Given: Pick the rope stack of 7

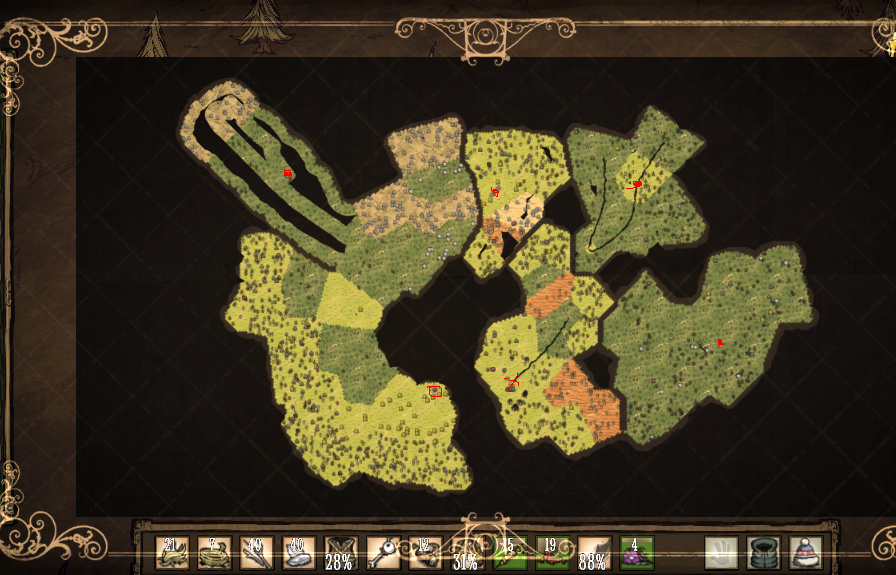Looking at the screenshot, I should (214, 553).
